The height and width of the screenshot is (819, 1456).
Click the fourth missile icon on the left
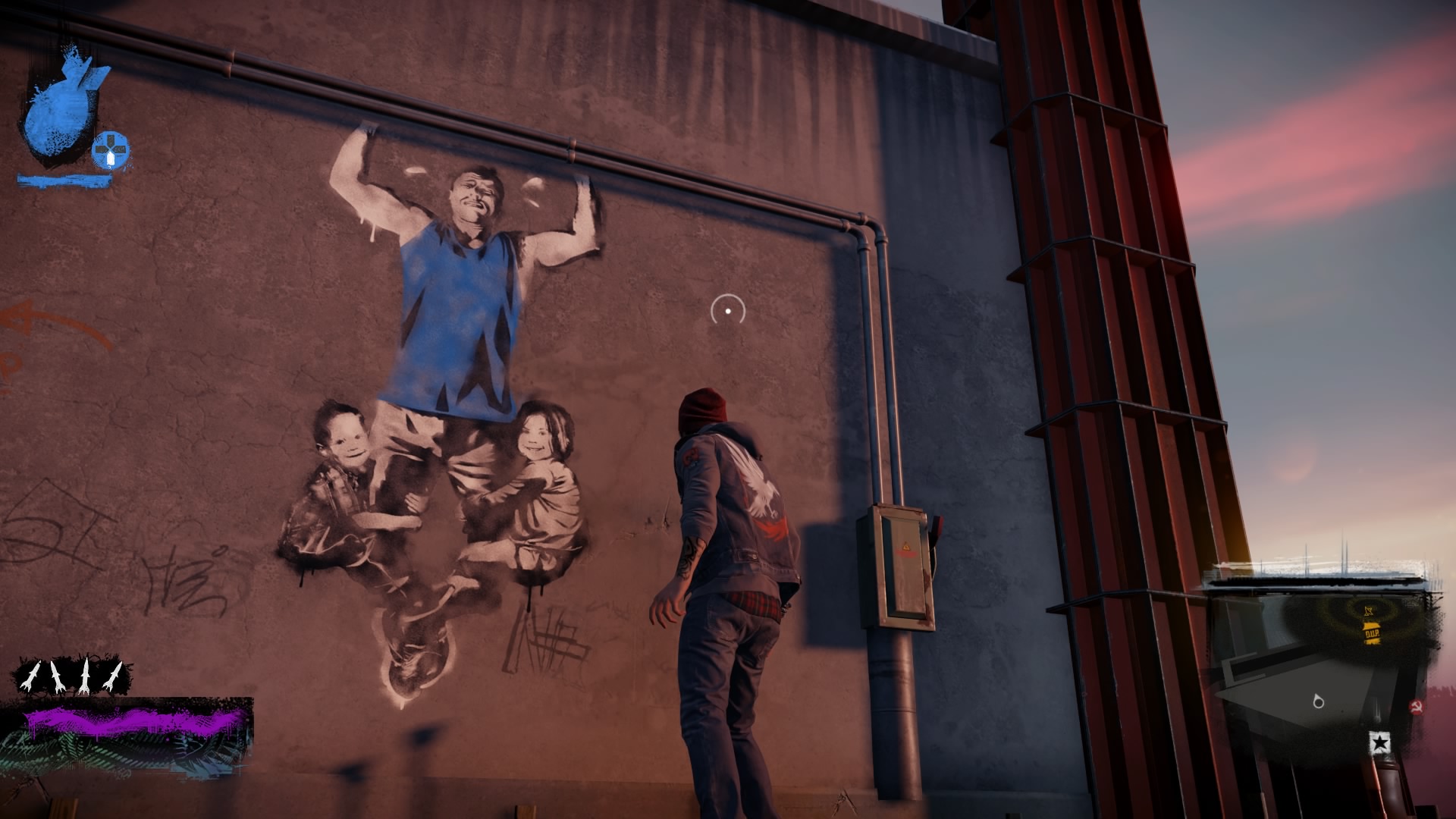tap(112, 675)
